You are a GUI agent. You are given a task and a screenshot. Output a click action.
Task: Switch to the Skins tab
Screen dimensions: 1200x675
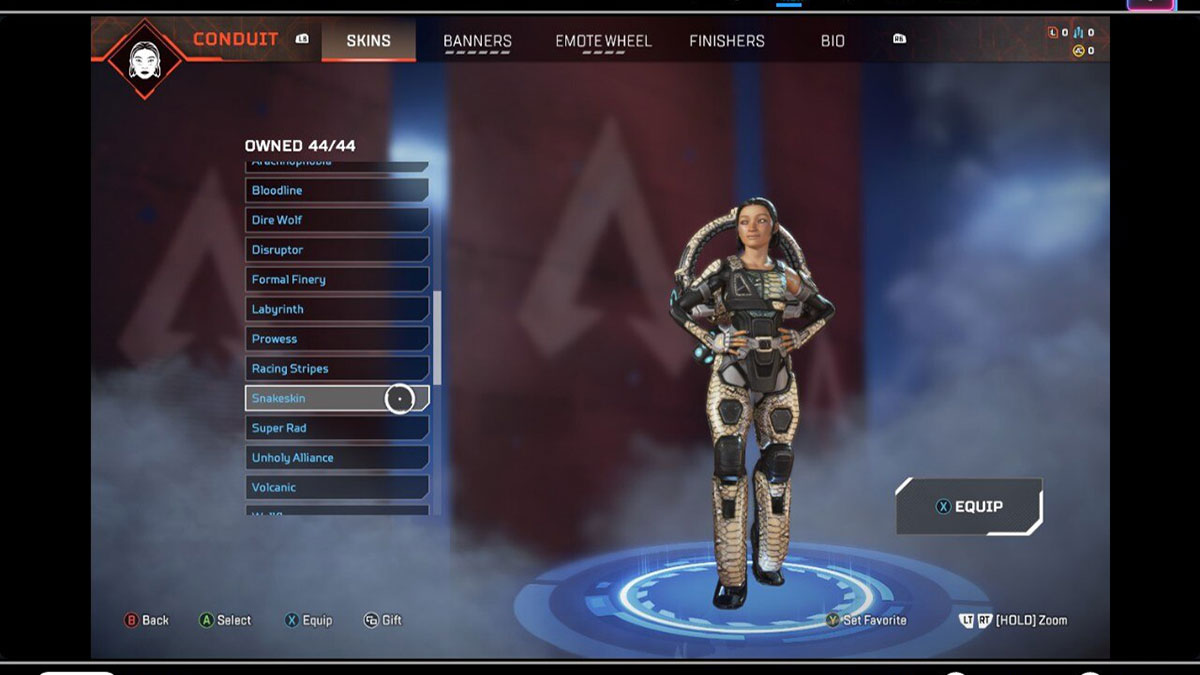tap(368, 41)
